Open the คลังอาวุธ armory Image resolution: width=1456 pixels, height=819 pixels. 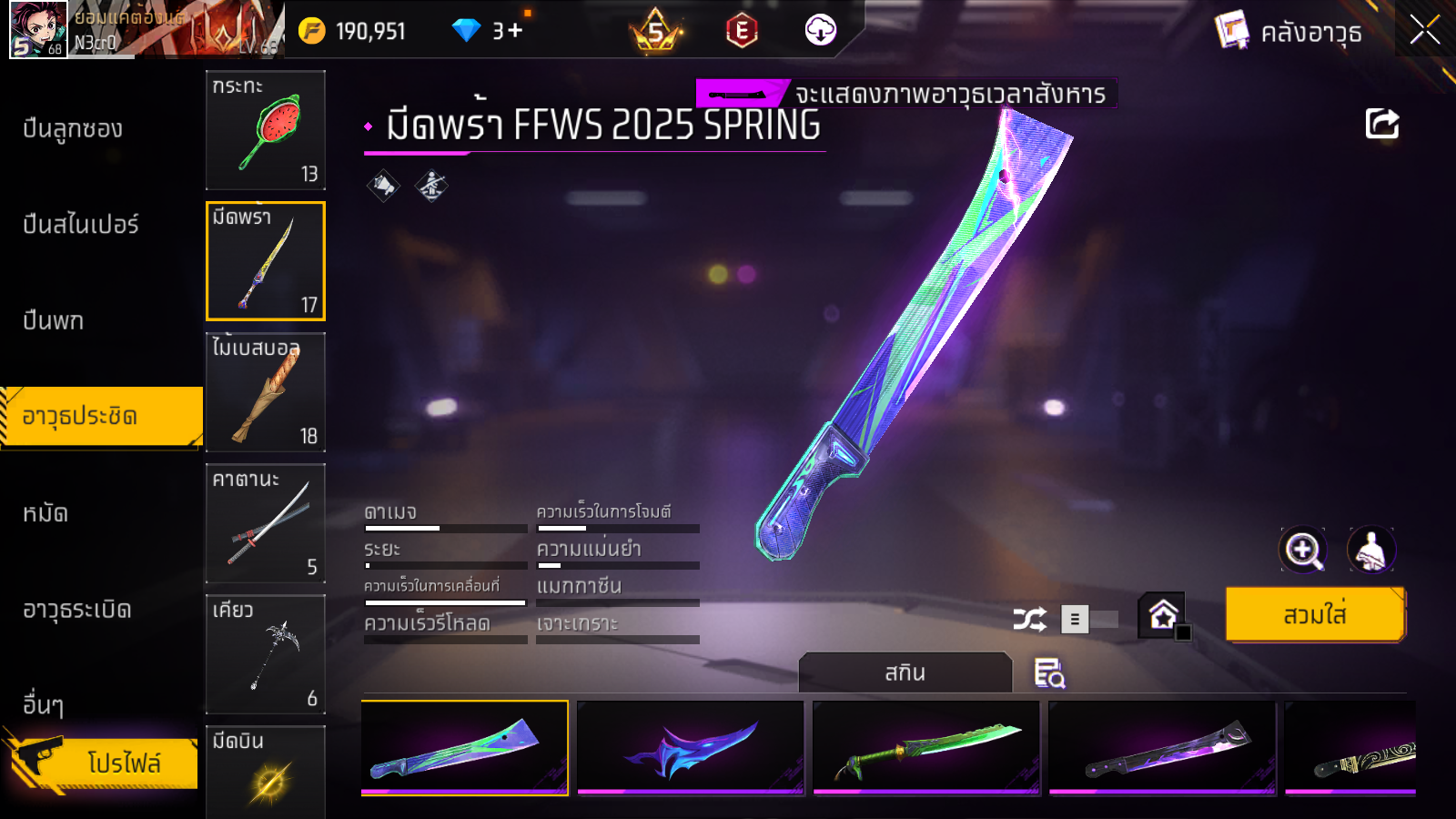[x=1289, y=32]
